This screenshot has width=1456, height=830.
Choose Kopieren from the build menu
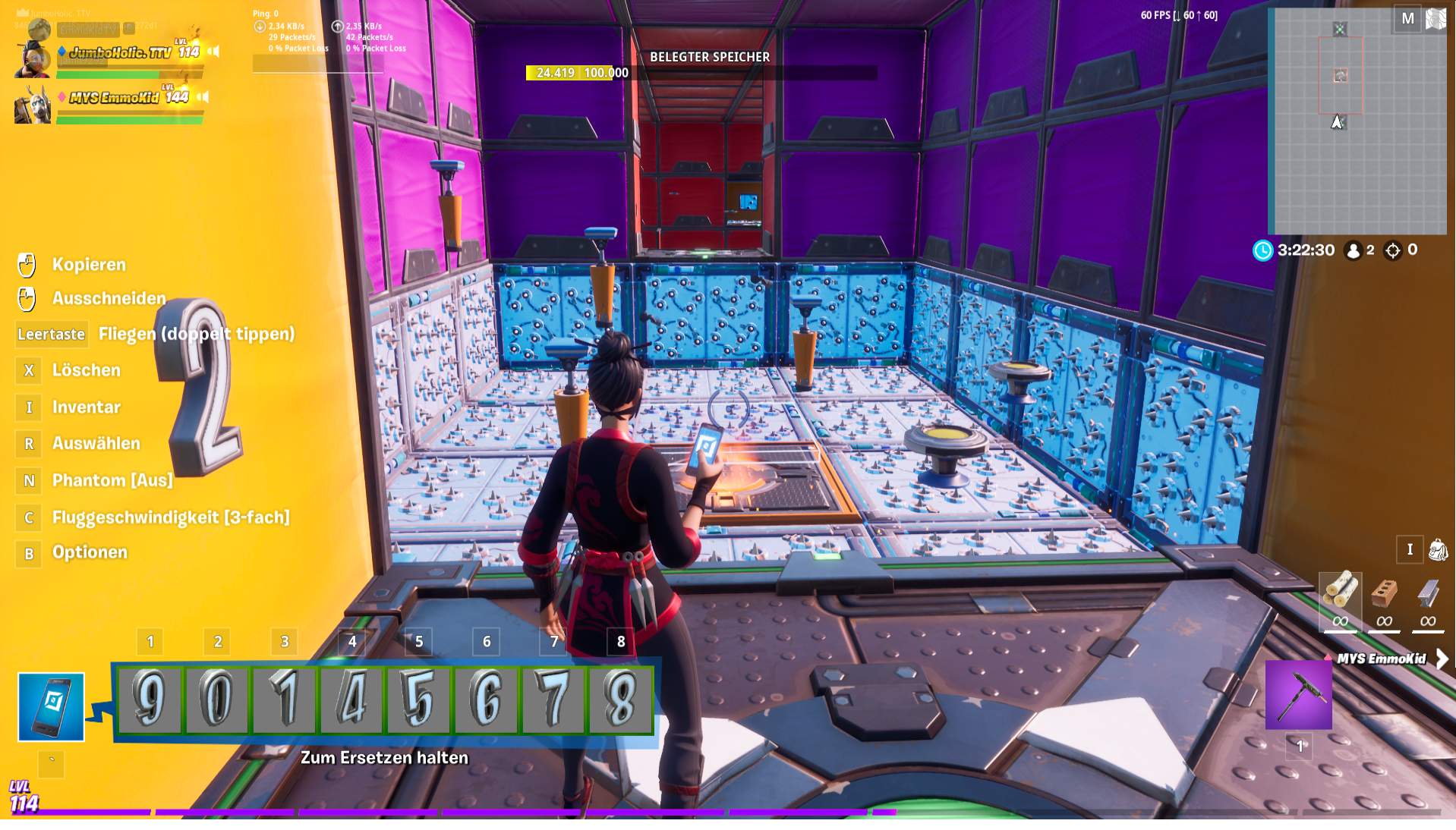(89, 265)
